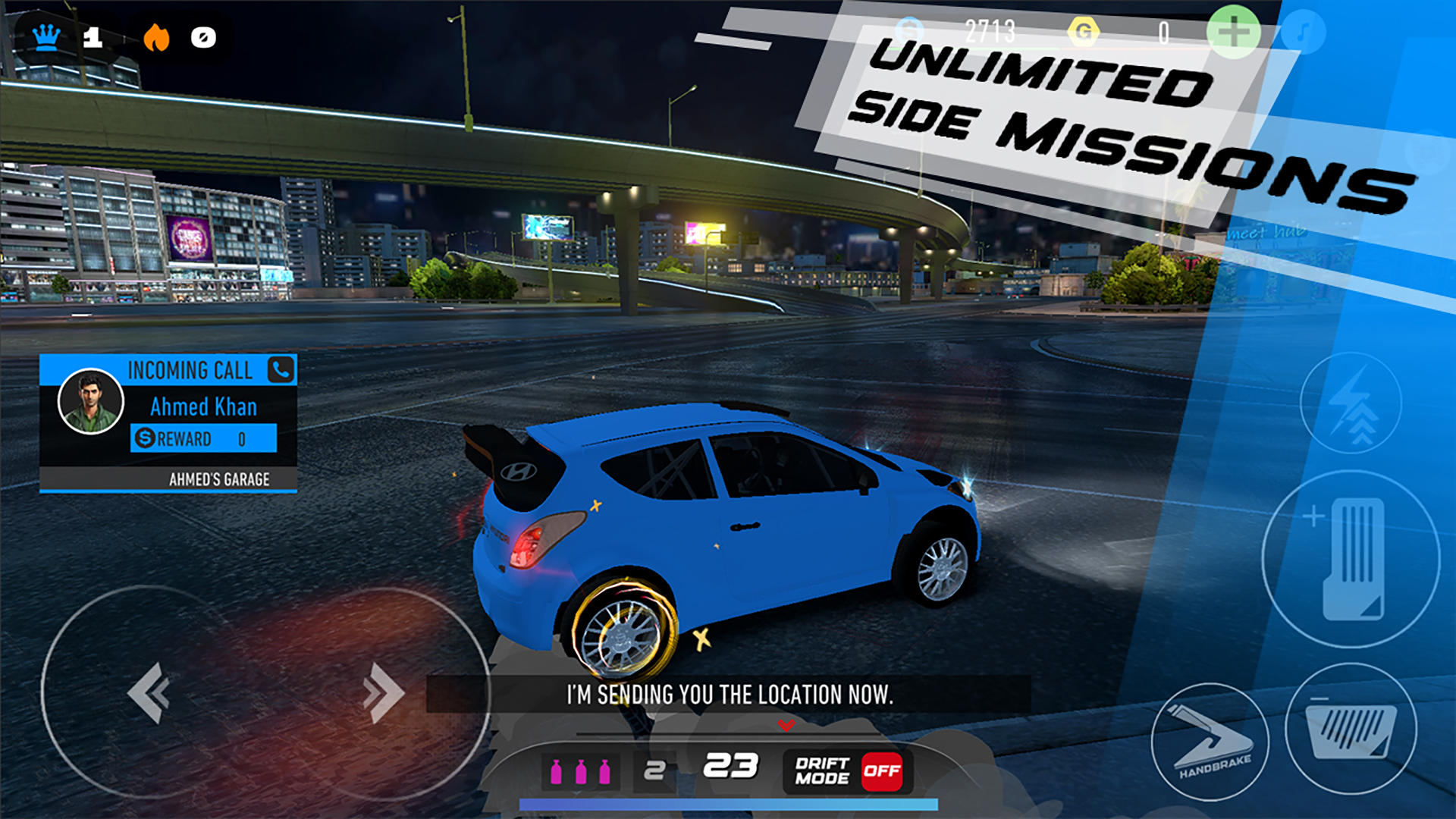The width and height of the screenshot is (1456, 819).
Task: Tap the flame streak icon at top left
Action: point(157,35)
